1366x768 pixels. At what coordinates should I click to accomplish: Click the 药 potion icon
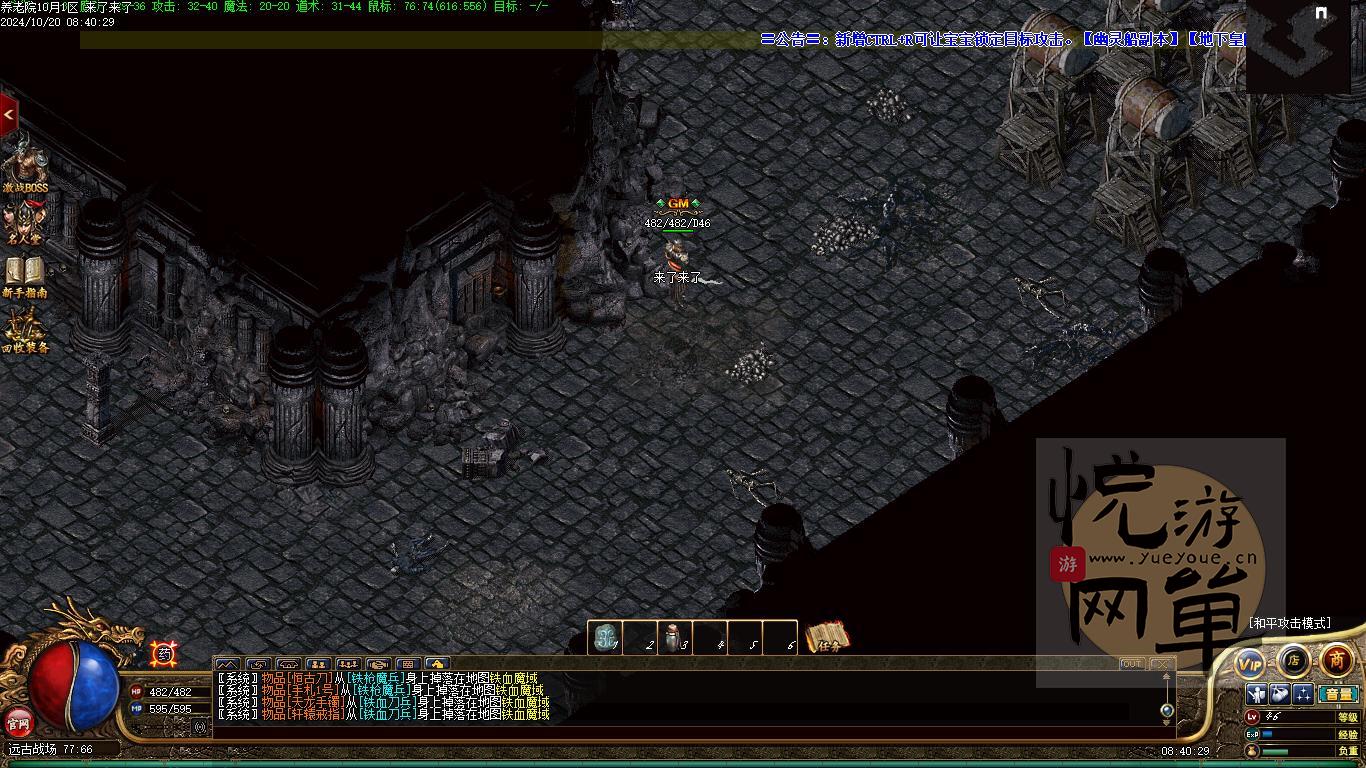coord(164,654)
